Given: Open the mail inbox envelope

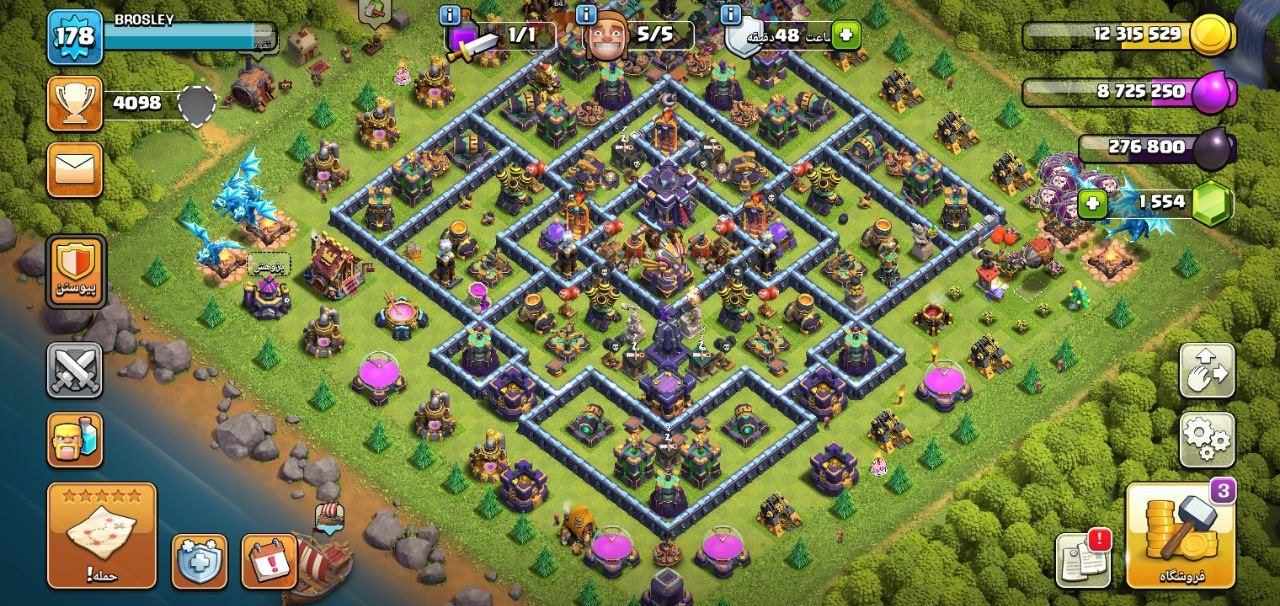Looking at the screenshot, I should (x=75, y=169).
